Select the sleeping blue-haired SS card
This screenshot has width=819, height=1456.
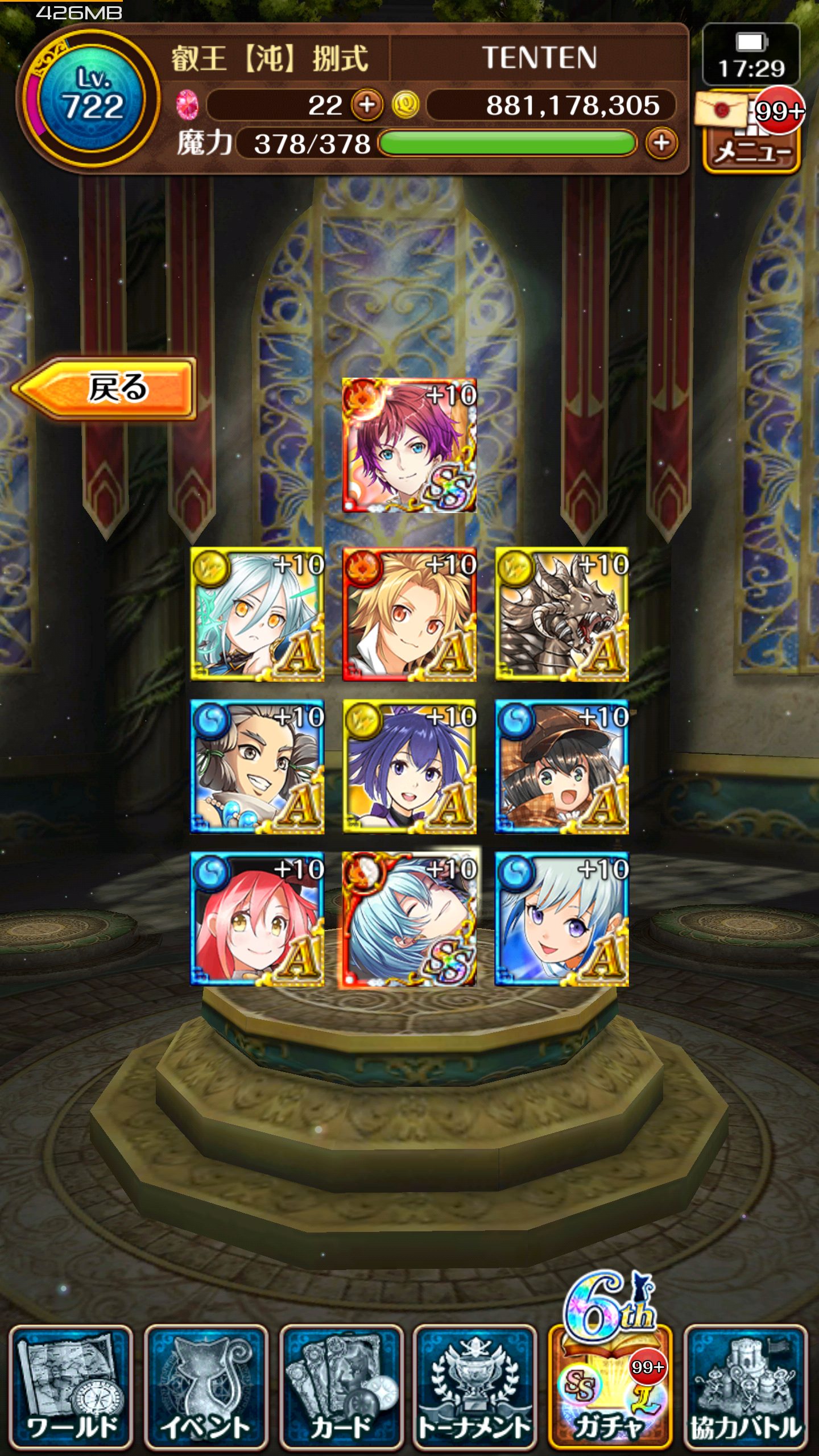tap(409, 919)
